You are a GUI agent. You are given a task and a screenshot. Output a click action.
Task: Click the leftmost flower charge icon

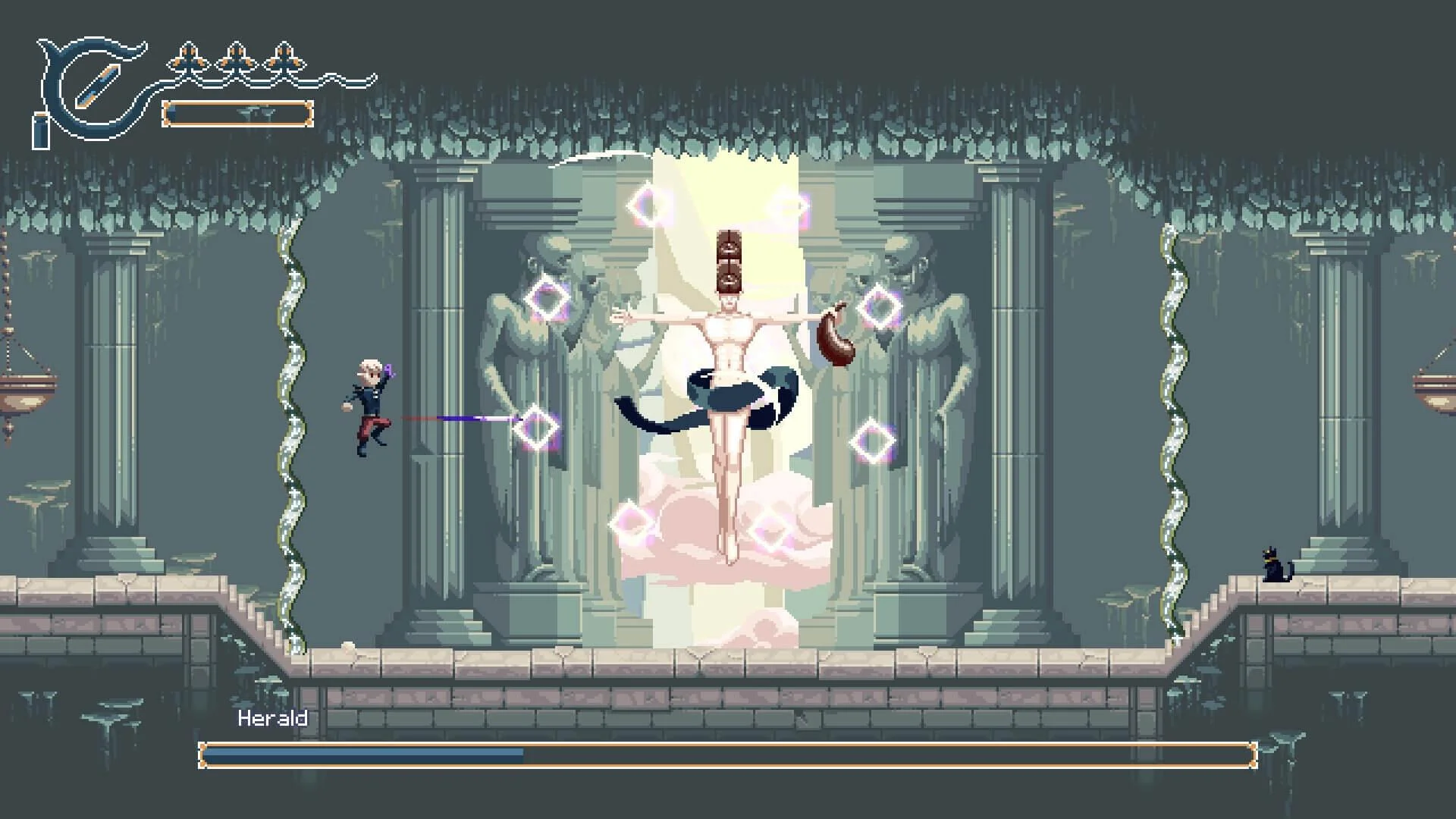[188, 56]
